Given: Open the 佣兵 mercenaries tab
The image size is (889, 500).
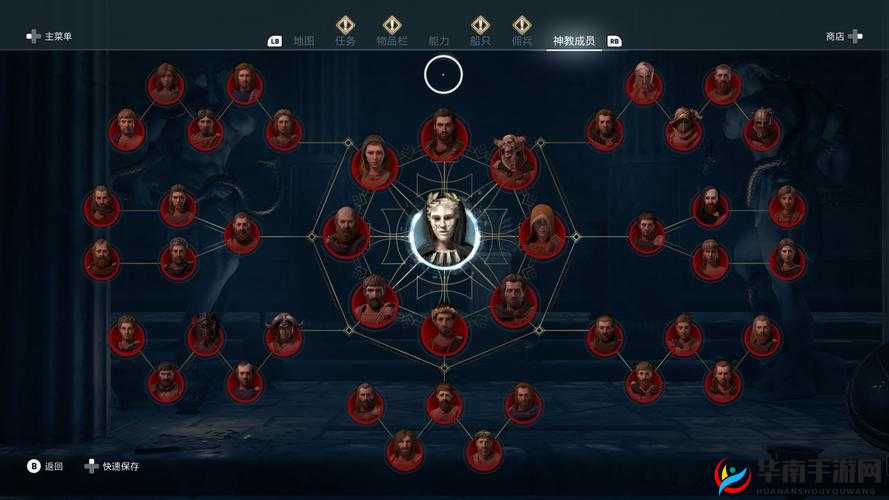Looking at the screenshot, I should coord(522,40).
